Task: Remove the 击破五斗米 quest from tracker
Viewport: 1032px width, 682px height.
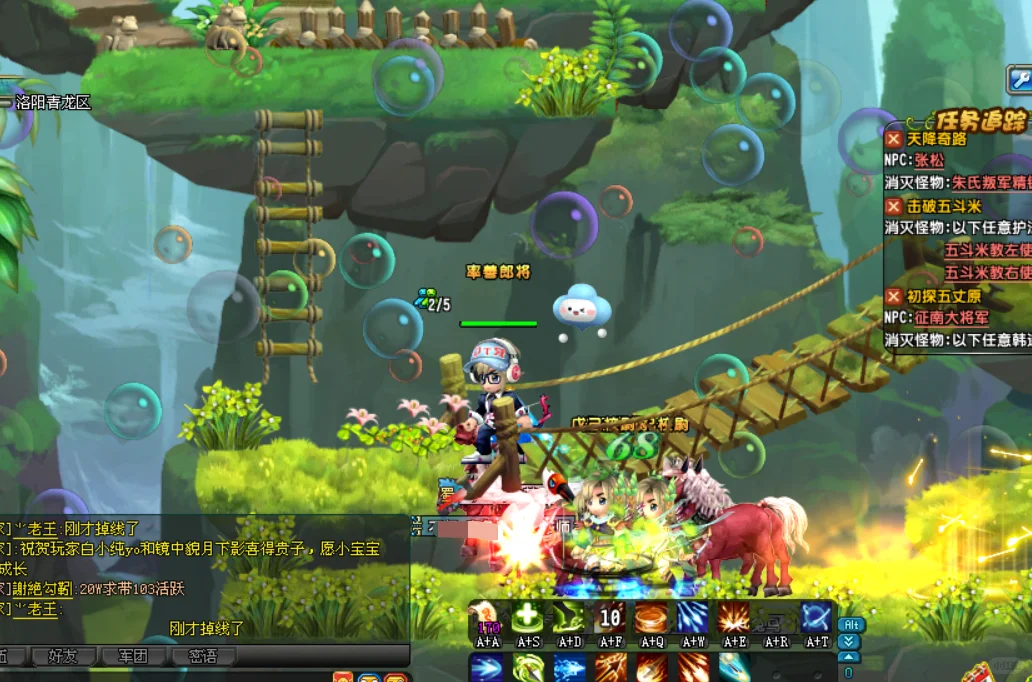Action: click(x=893, y=206)
